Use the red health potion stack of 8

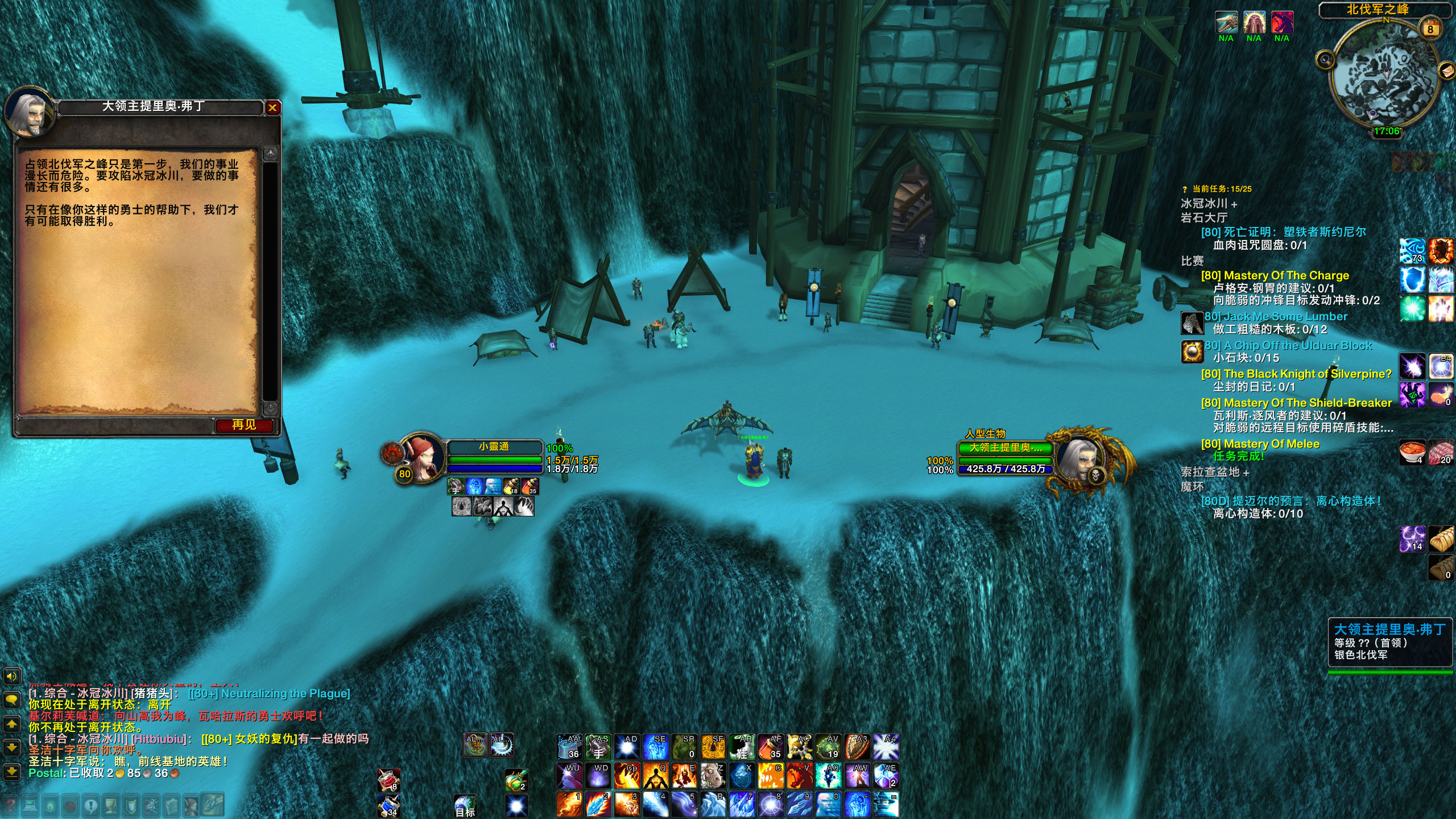pos(389,780)
